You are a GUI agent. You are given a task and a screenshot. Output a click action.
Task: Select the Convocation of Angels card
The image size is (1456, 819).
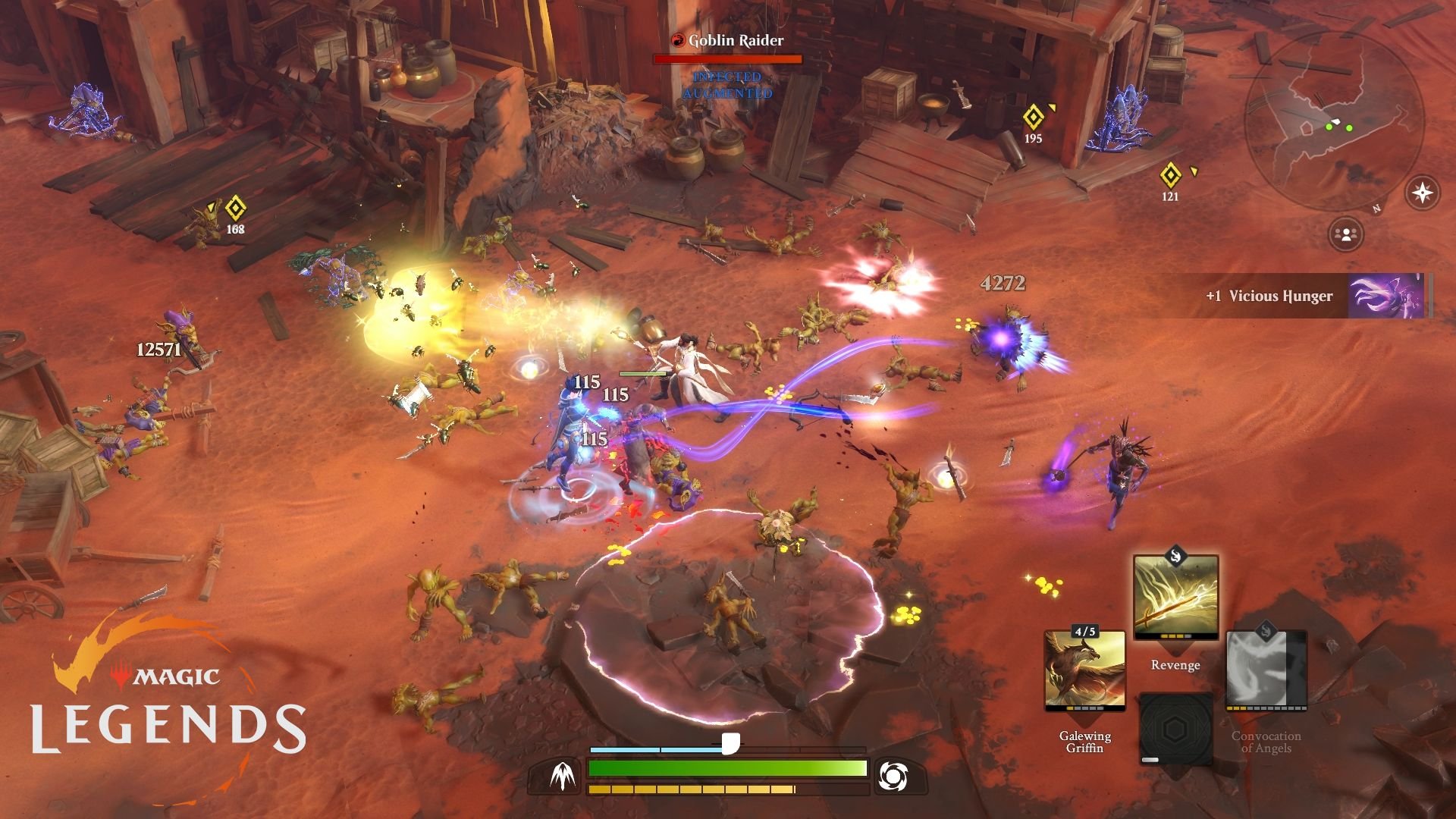pos(1266,671)
